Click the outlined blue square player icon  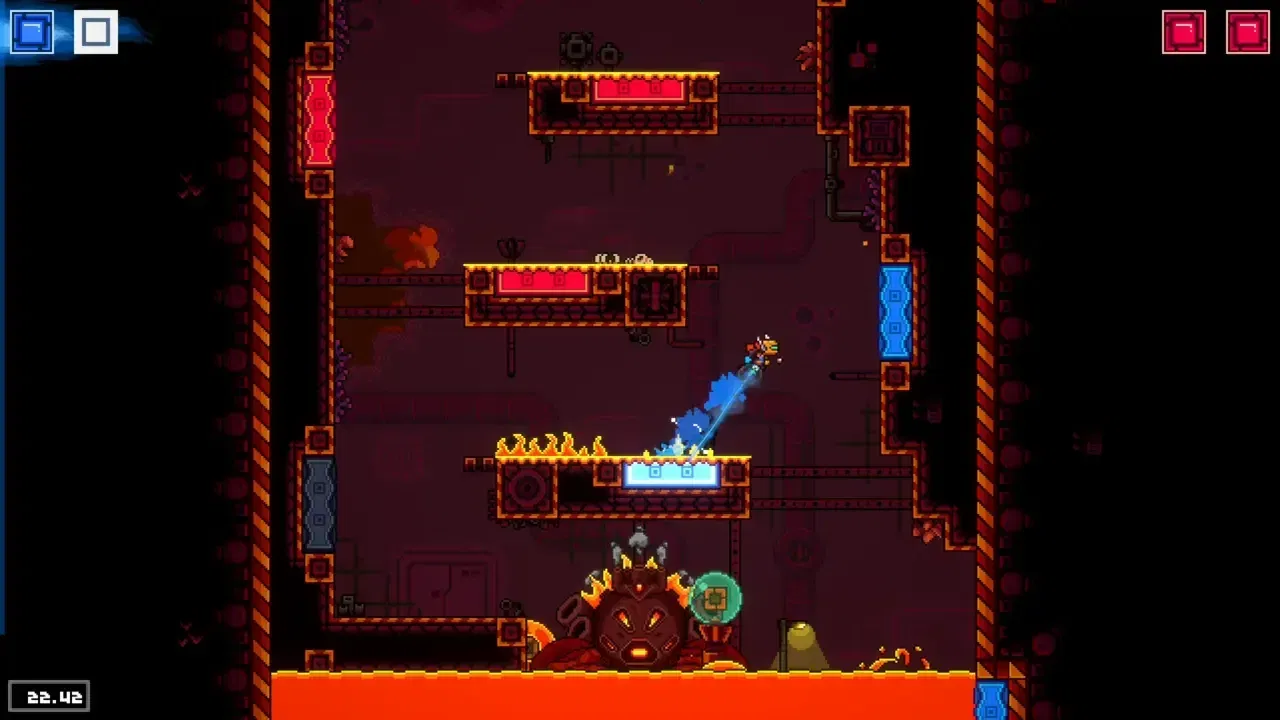(x=95, y=31)
